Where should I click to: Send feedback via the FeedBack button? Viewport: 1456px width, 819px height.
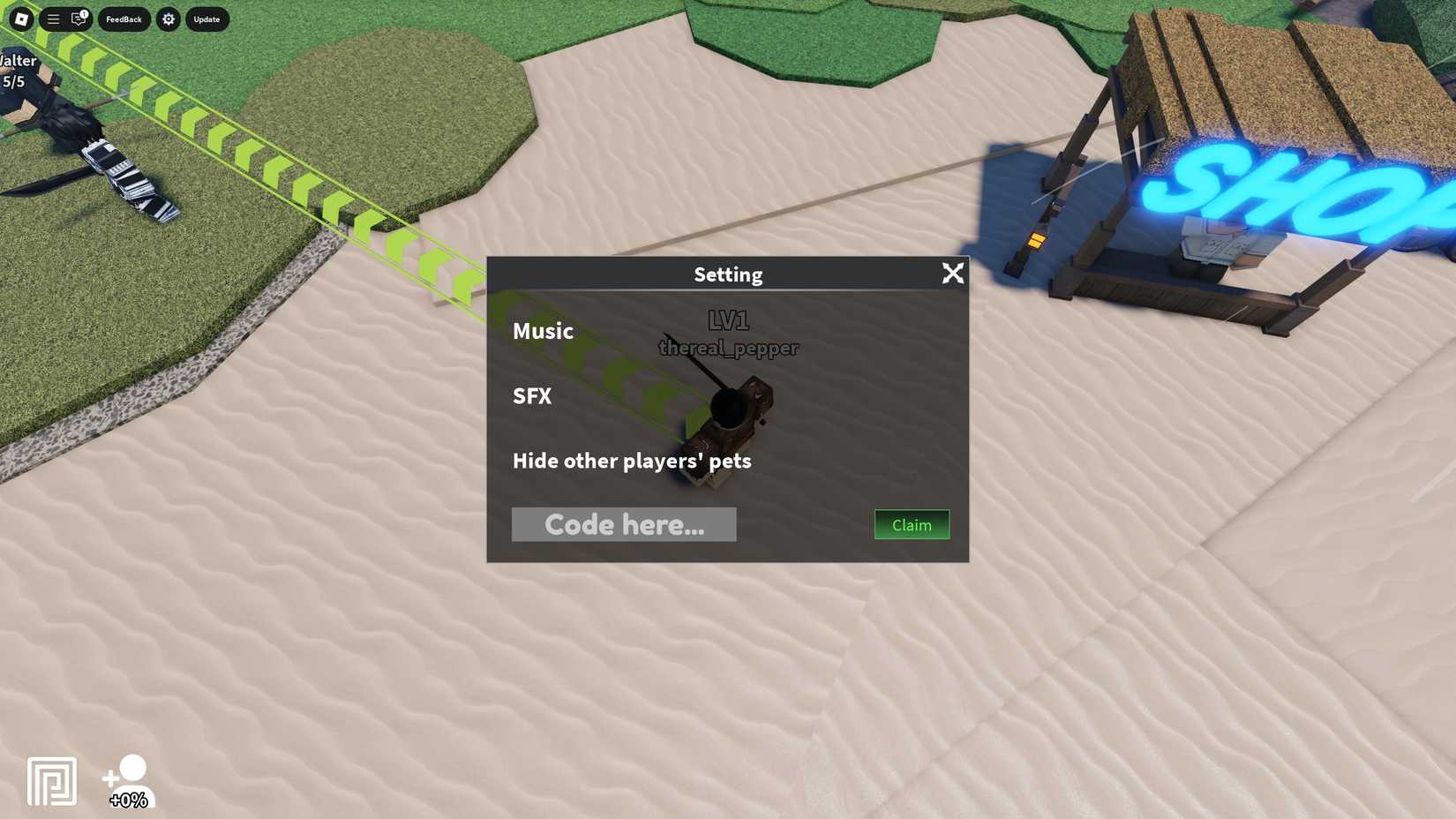124,19
